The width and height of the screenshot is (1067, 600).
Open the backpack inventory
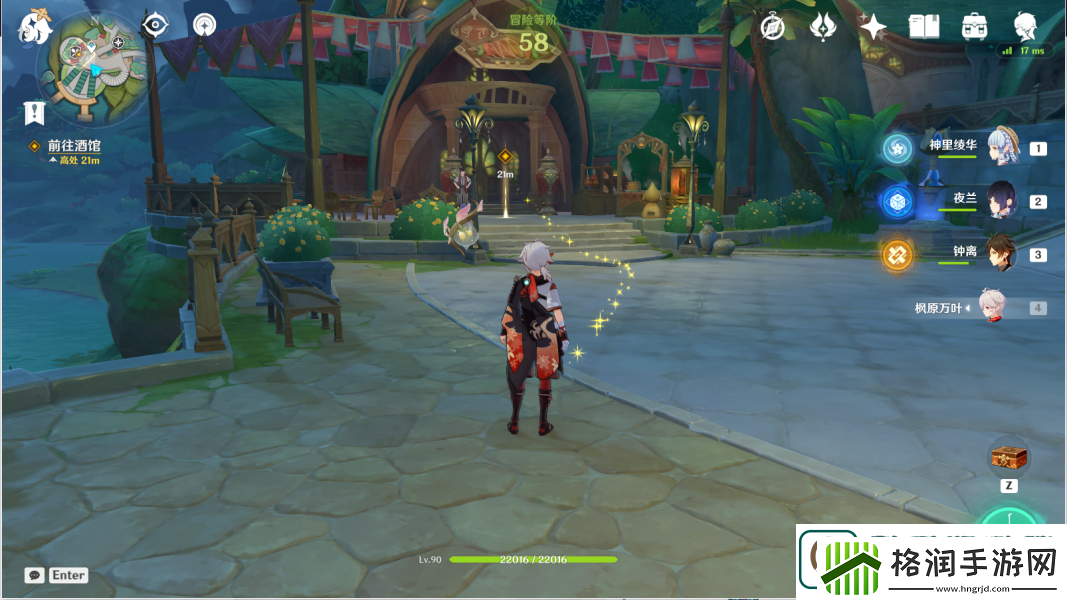tap(974, 27)
